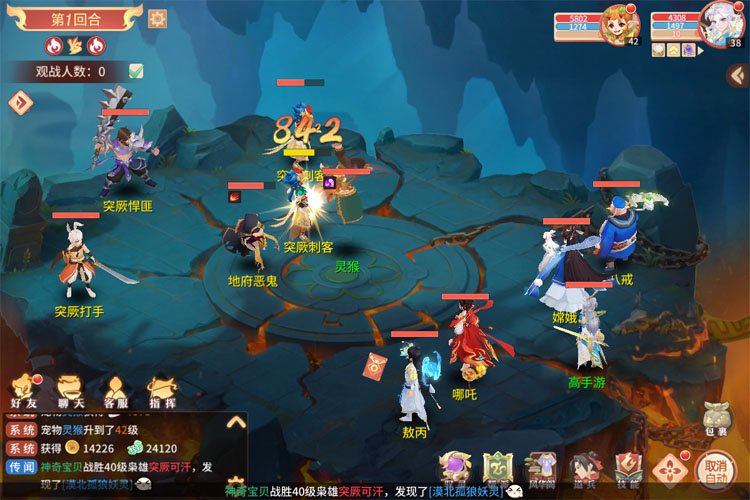Collapse the right side panel with the double-arrow
This screenshot has height=500, width=750.
[735, 75]
